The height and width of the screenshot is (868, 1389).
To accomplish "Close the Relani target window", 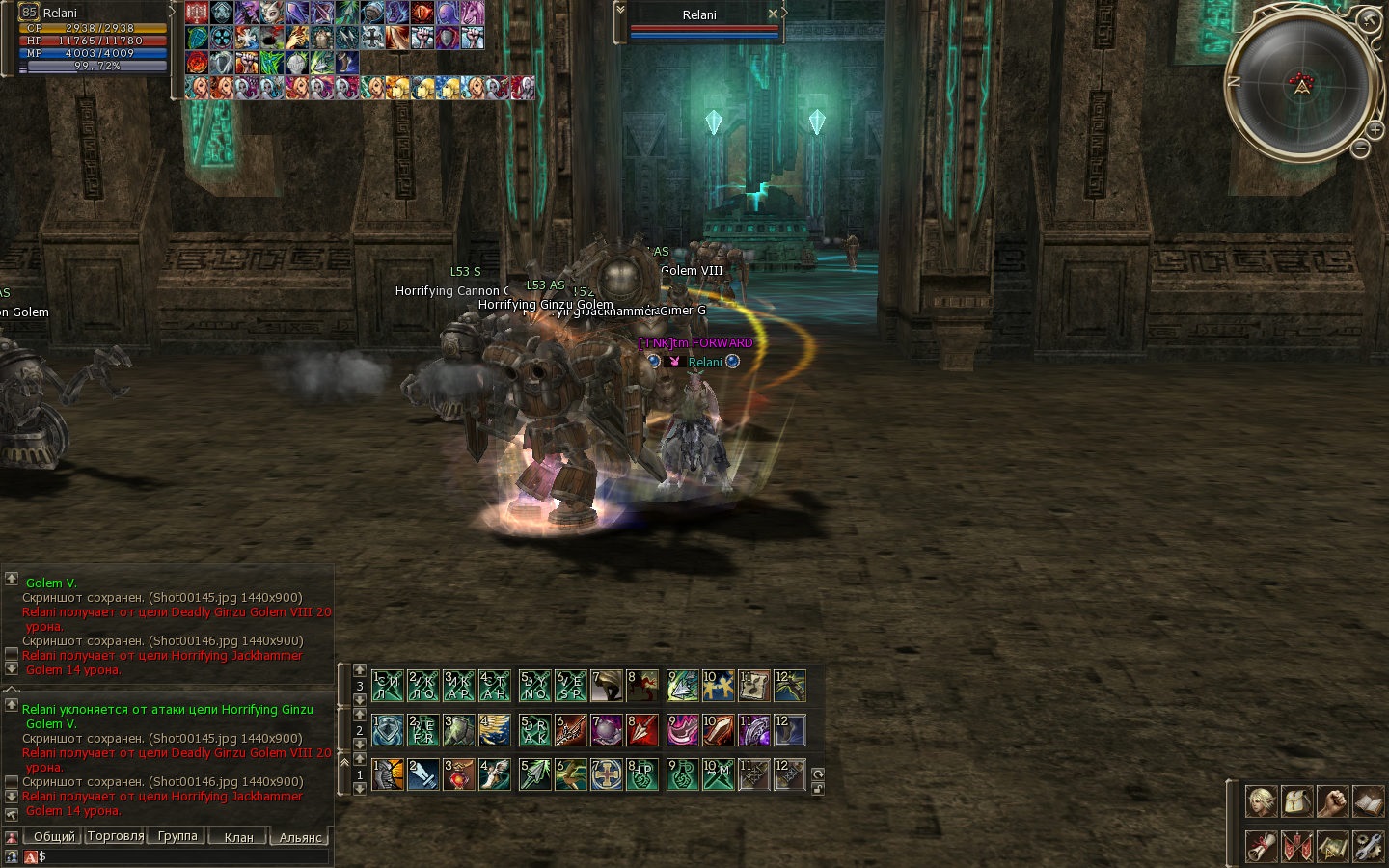I will pyautogui.click(x=773, y=14).
